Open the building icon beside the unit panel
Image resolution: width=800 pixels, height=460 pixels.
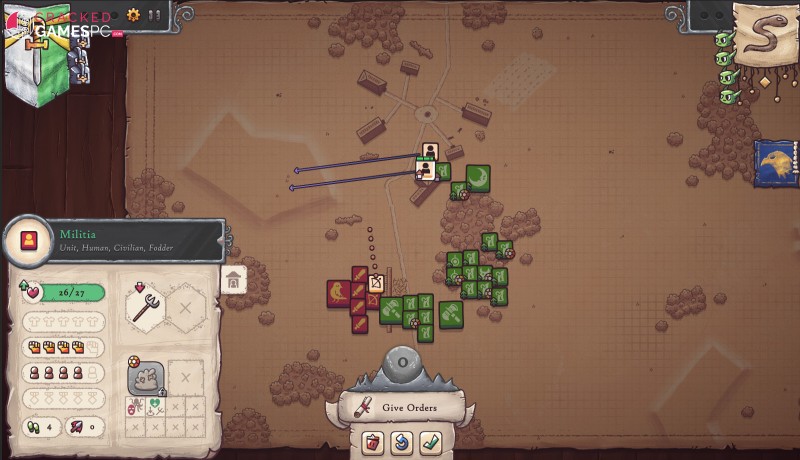coord(234,280)
